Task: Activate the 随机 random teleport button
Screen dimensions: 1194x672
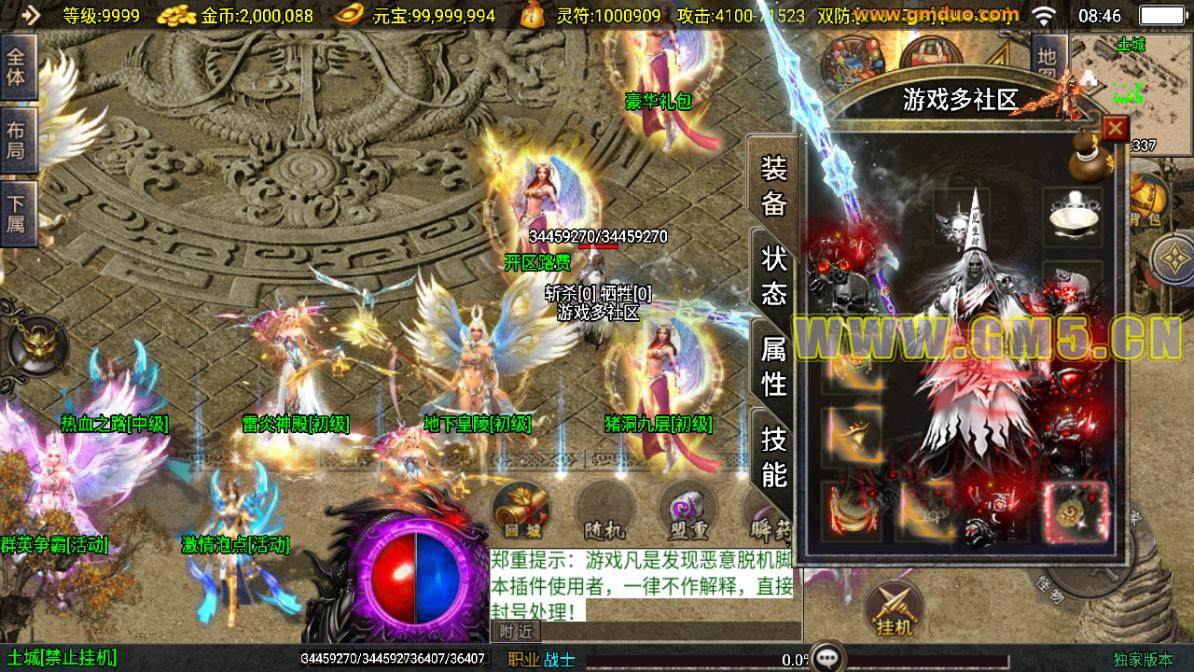Action: coord(603,511)
